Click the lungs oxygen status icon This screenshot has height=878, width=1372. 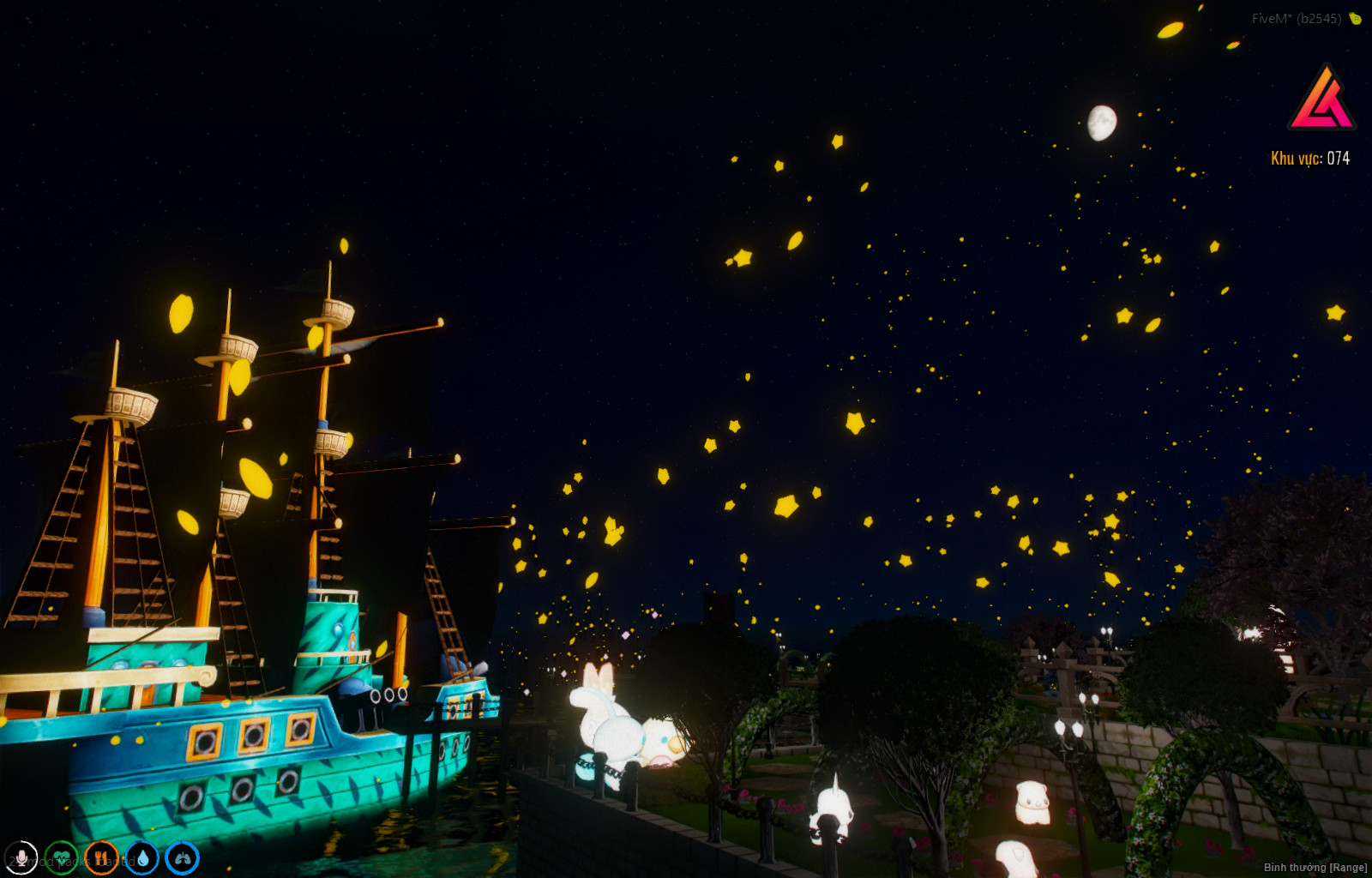tap(182, 857)
